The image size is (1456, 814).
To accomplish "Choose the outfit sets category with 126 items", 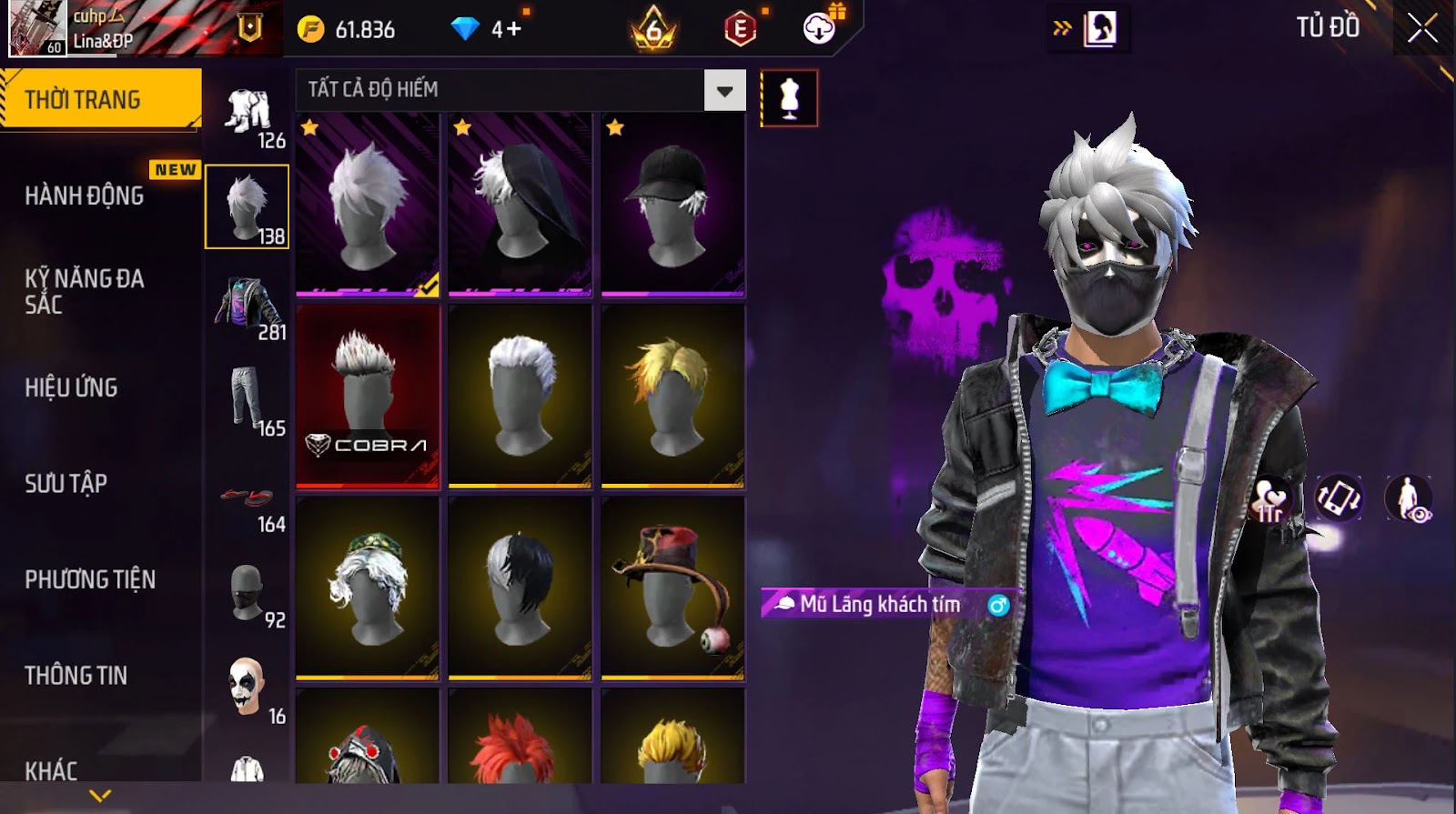I will coord(248,116).
